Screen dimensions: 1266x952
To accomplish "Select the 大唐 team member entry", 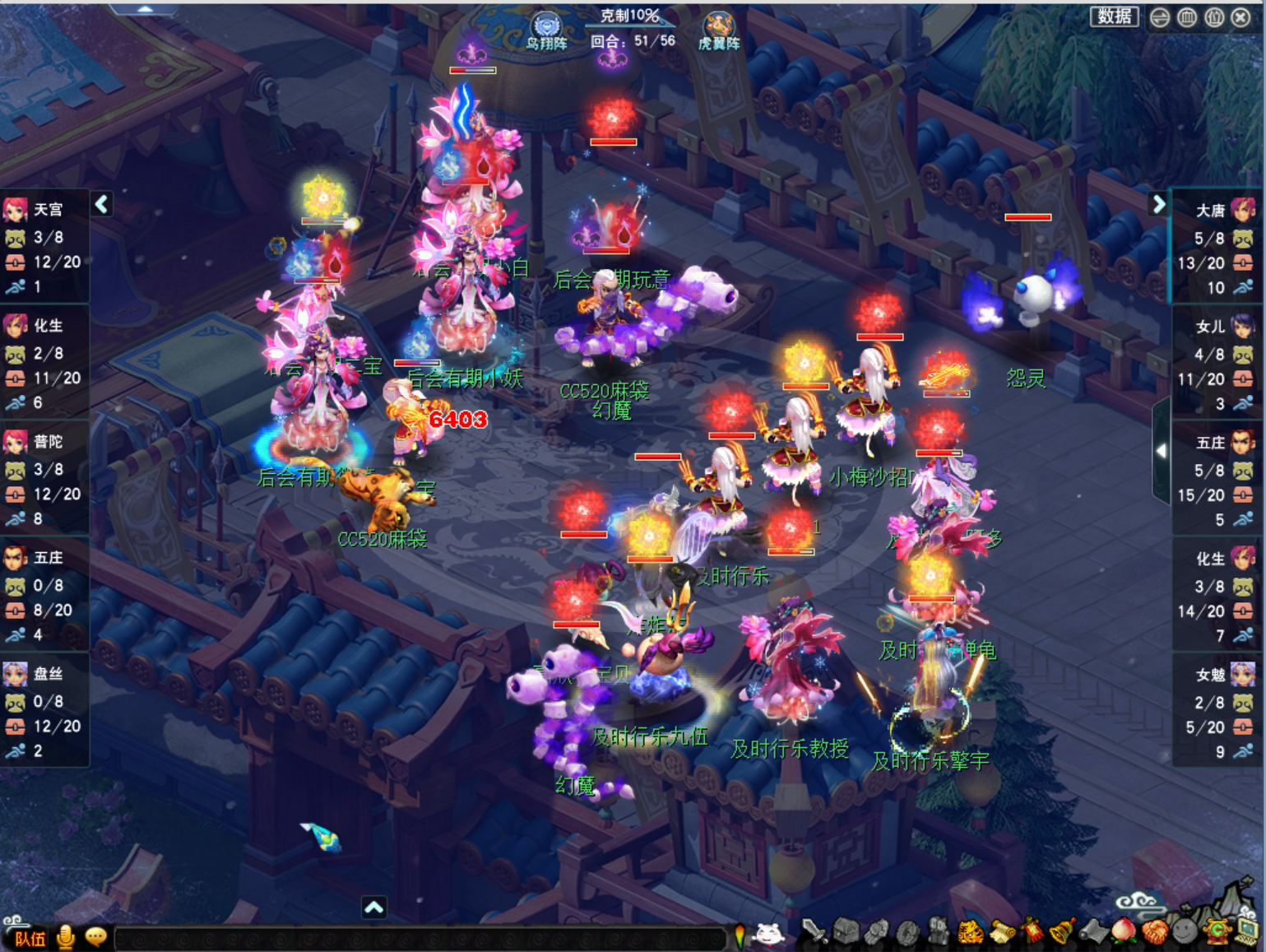I will pos(1213,211).
